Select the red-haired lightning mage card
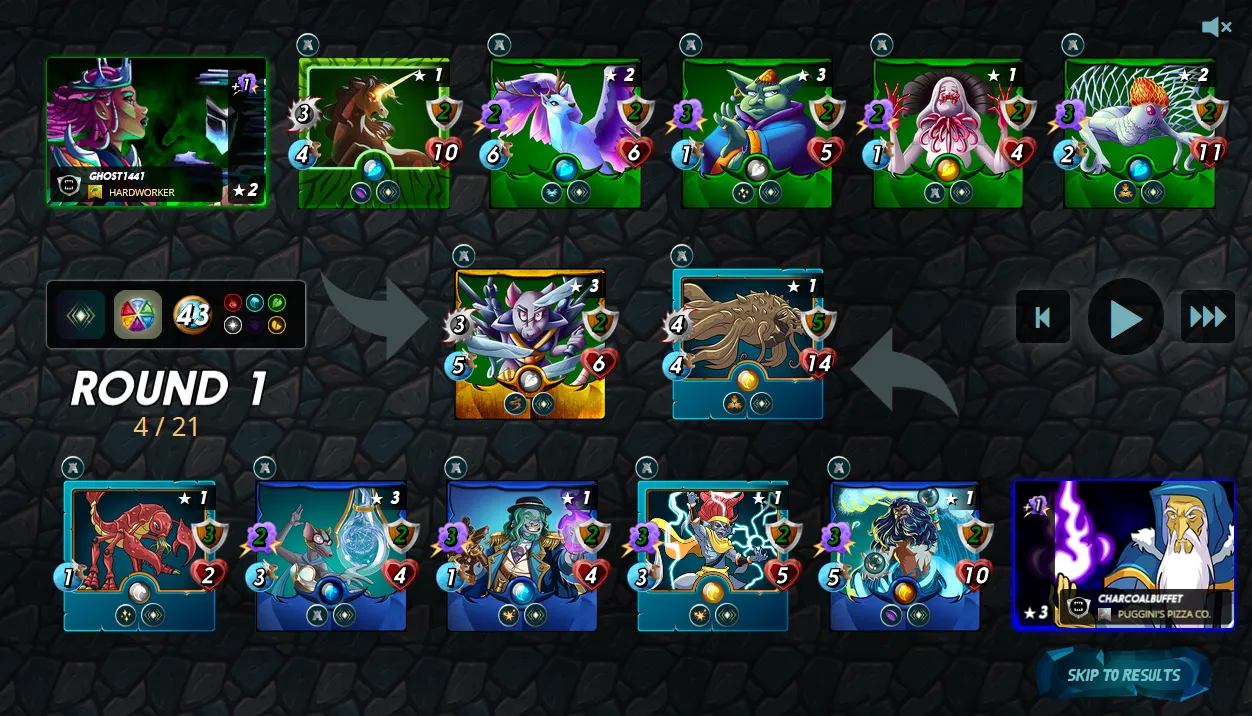 pos(713,555)
